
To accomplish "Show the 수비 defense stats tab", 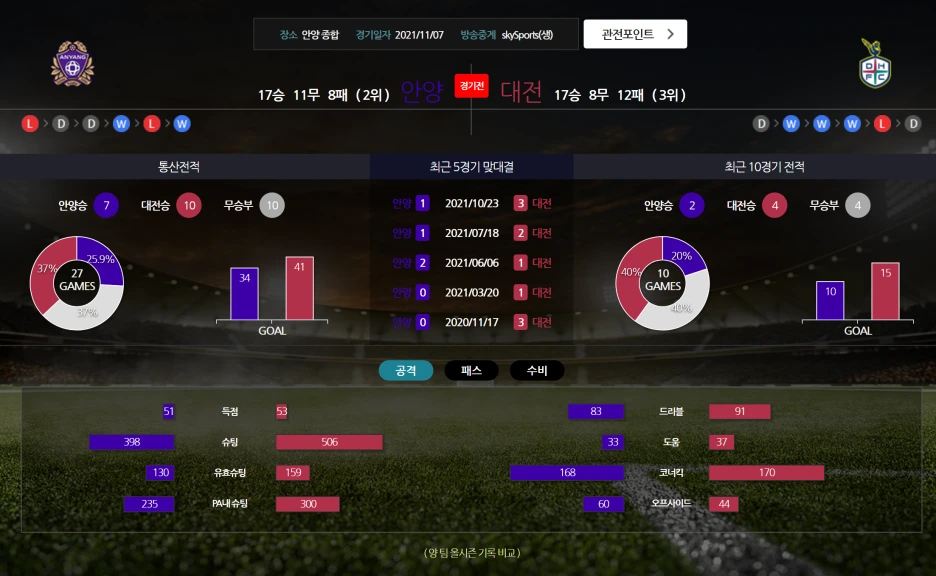I will [537, 371].
